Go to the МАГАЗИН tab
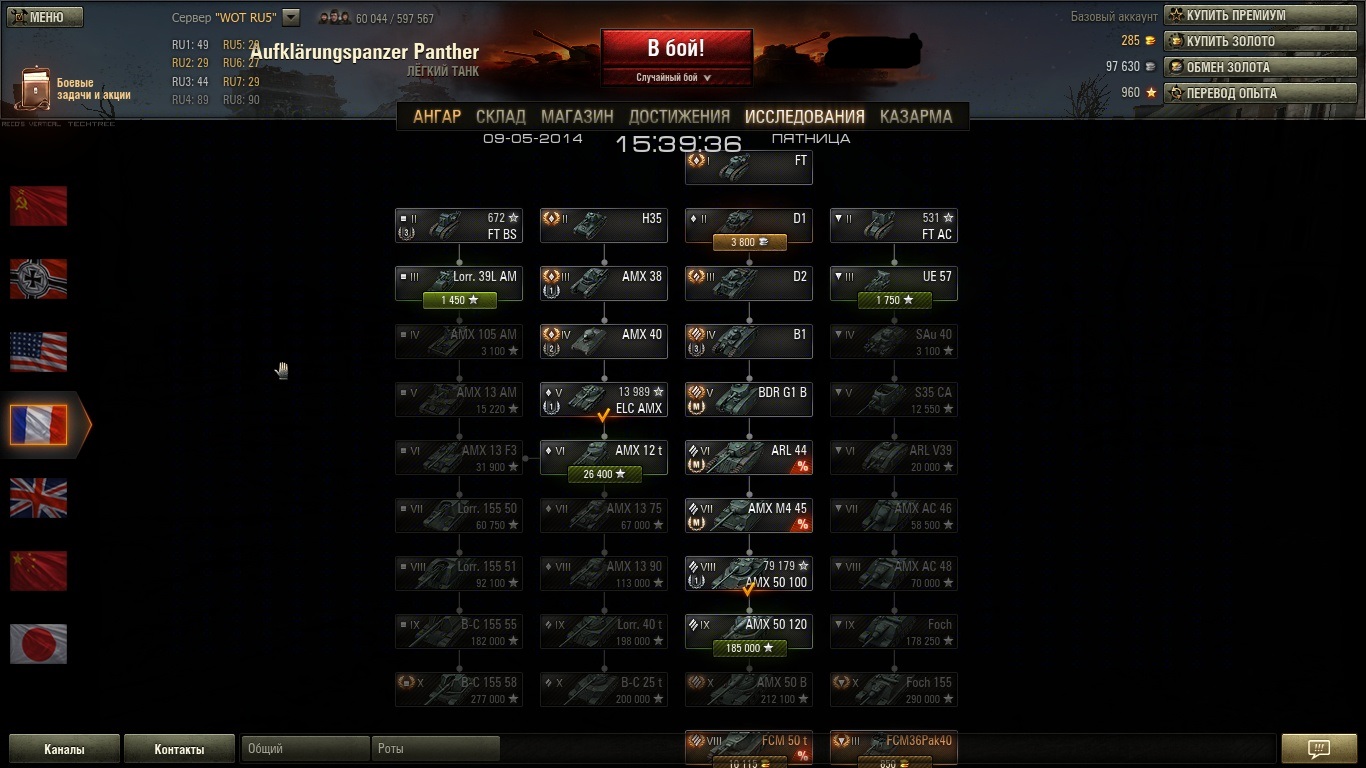The height and width of the screenshot is (768, 1366). point(577,116)
